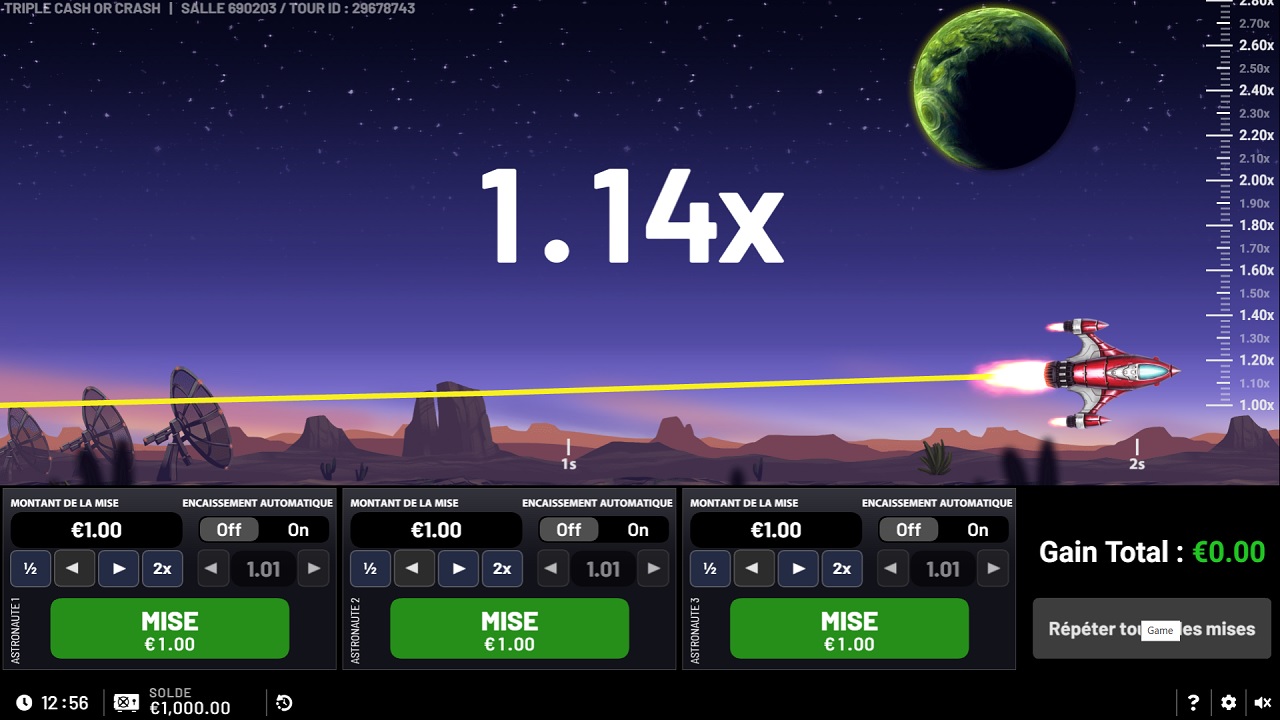The width and height of the screenshot is (1280, 720).
Task: Halve Astronaute 1 bet using the ½ button
Action: [30, 568]
